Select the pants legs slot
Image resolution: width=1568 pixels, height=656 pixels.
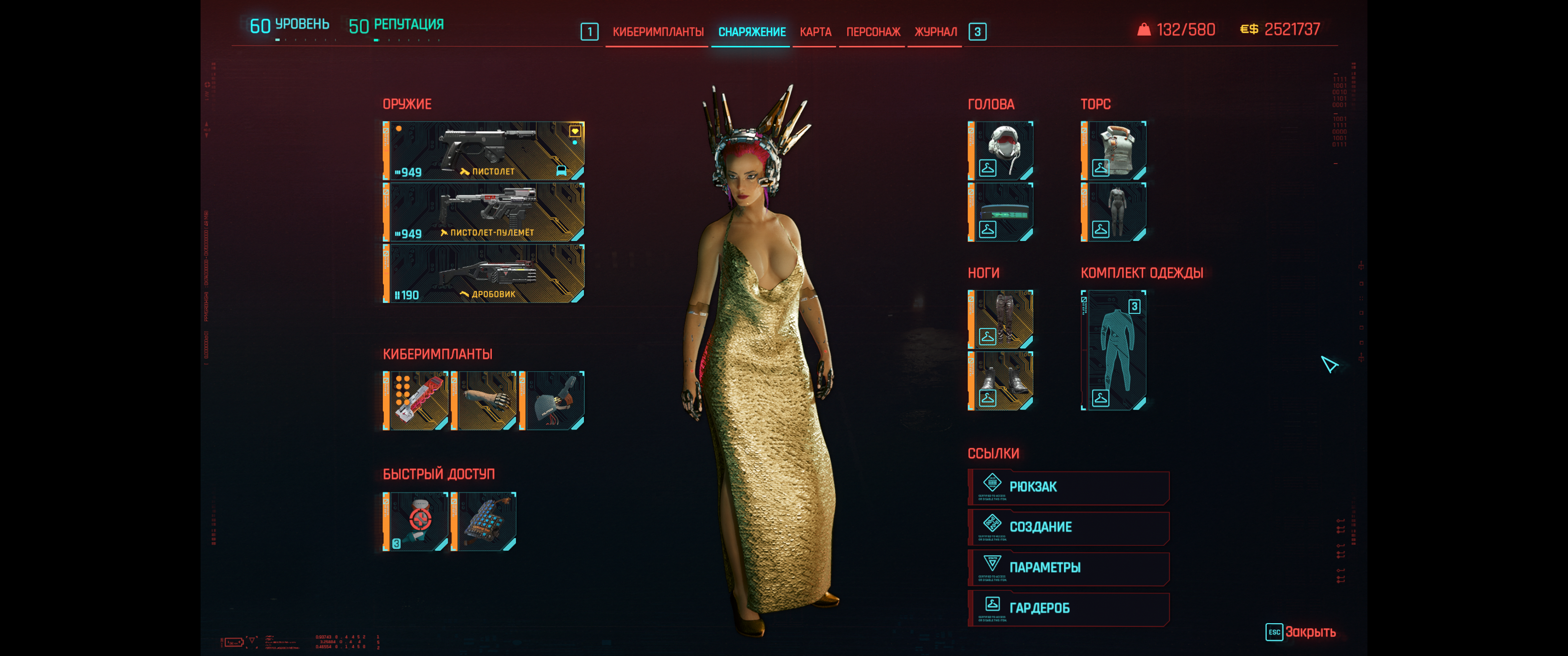1001,319
